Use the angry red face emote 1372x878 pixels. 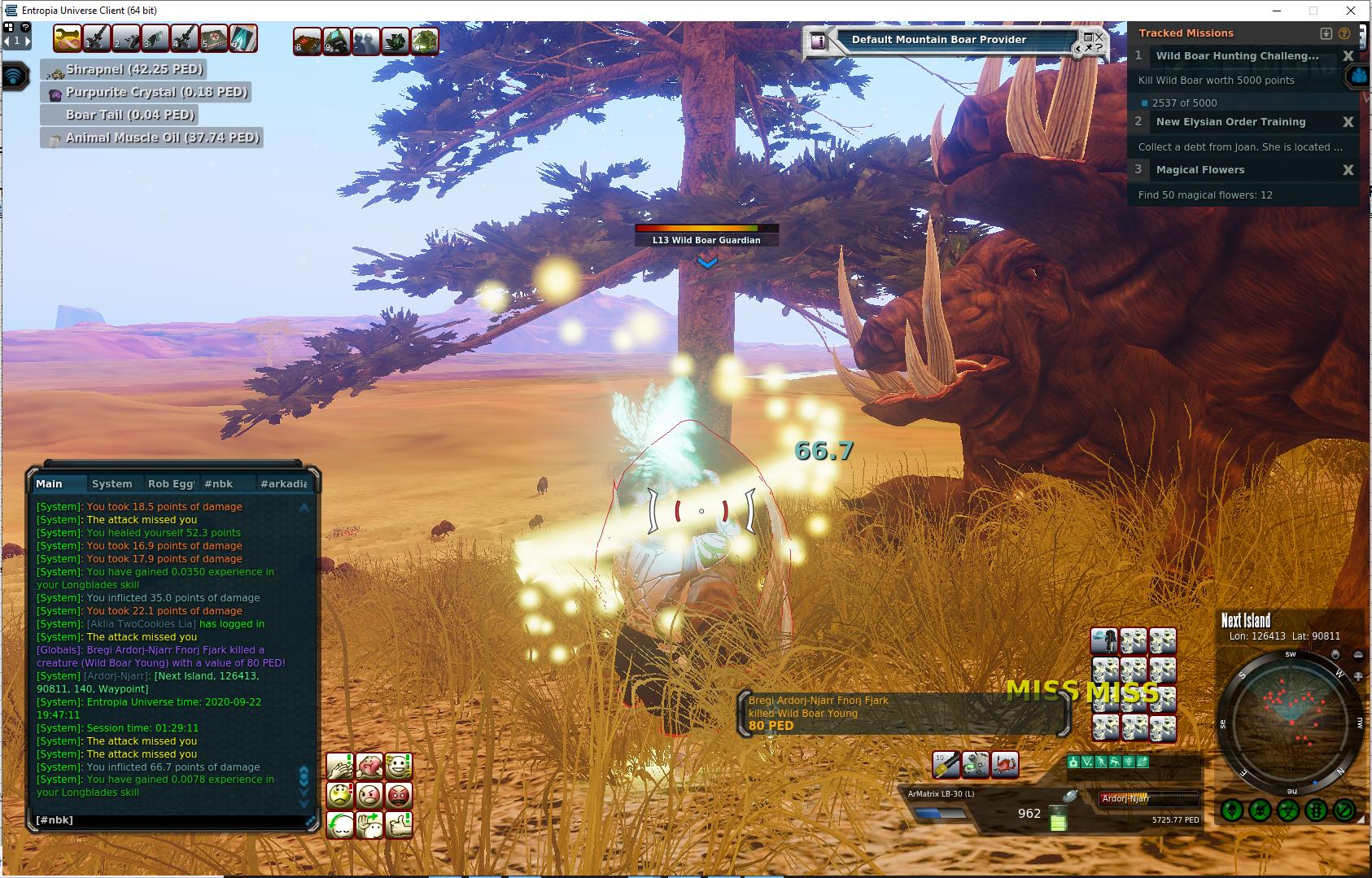point(399,795)
